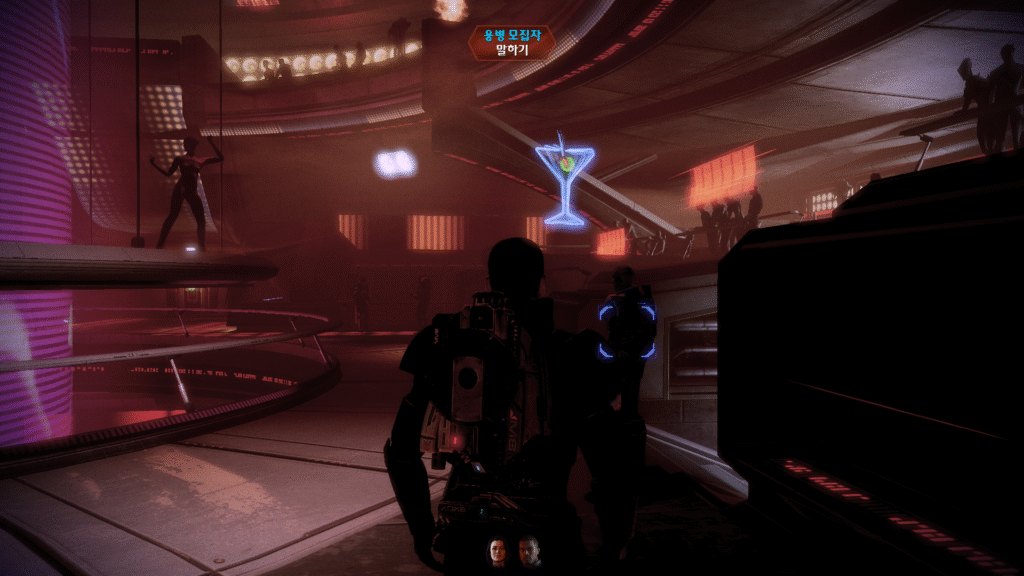Target the NPC with blue bracket marker

pyautogui.click(x=627, y=330)
